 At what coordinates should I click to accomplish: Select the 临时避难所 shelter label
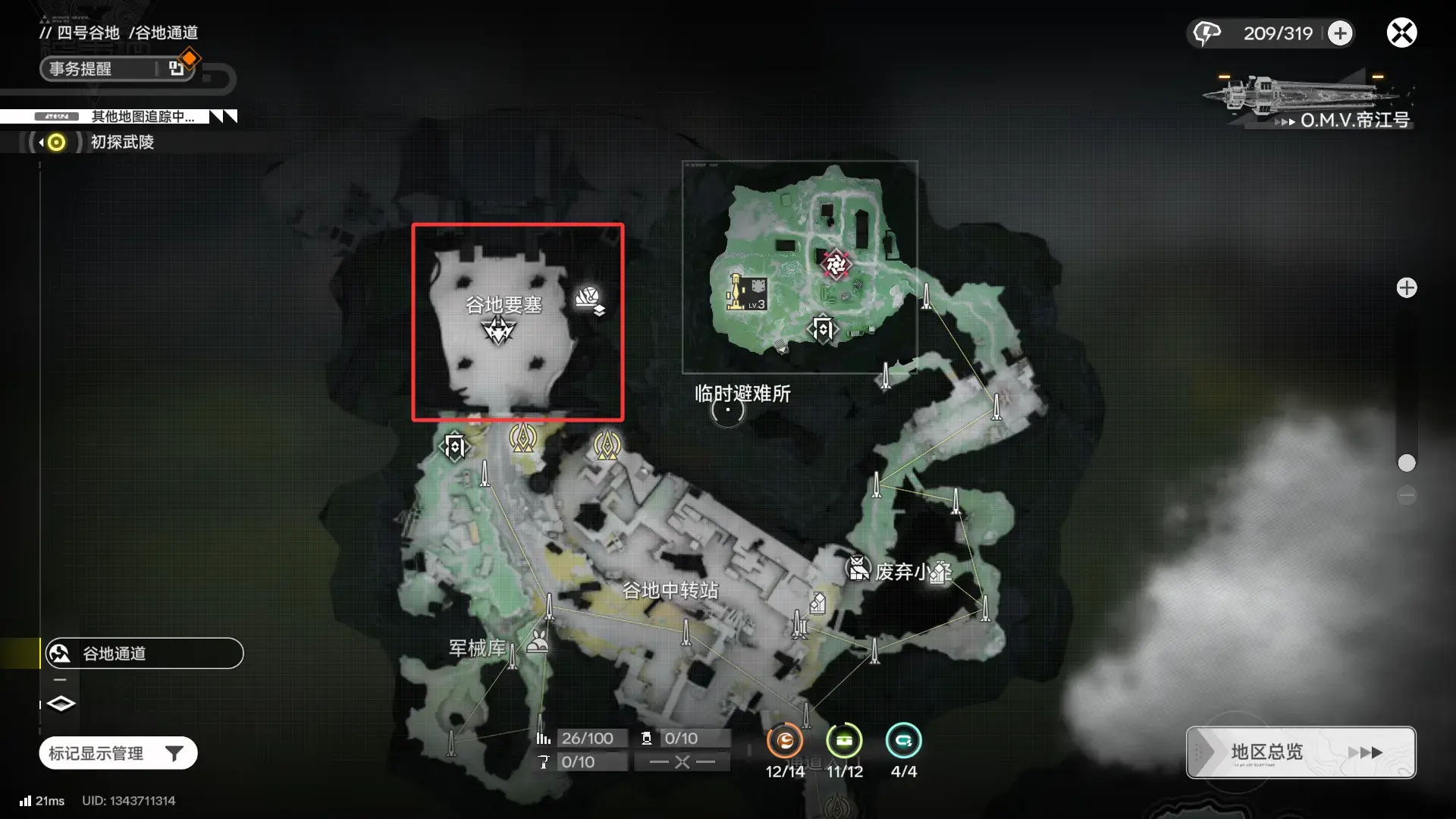point(742,394)
